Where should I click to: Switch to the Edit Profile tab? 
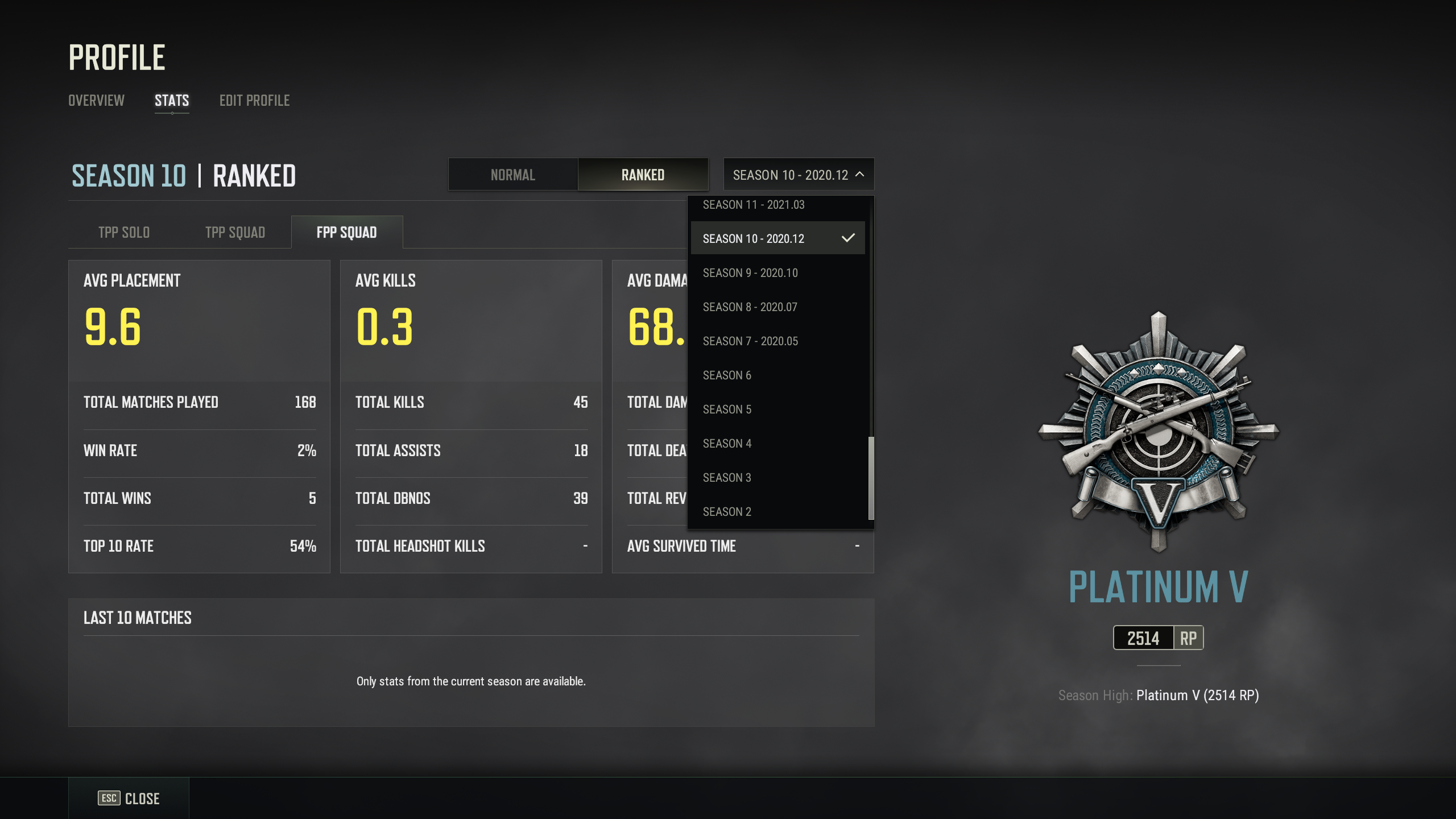pyautogui.click(x=254, y=101)
